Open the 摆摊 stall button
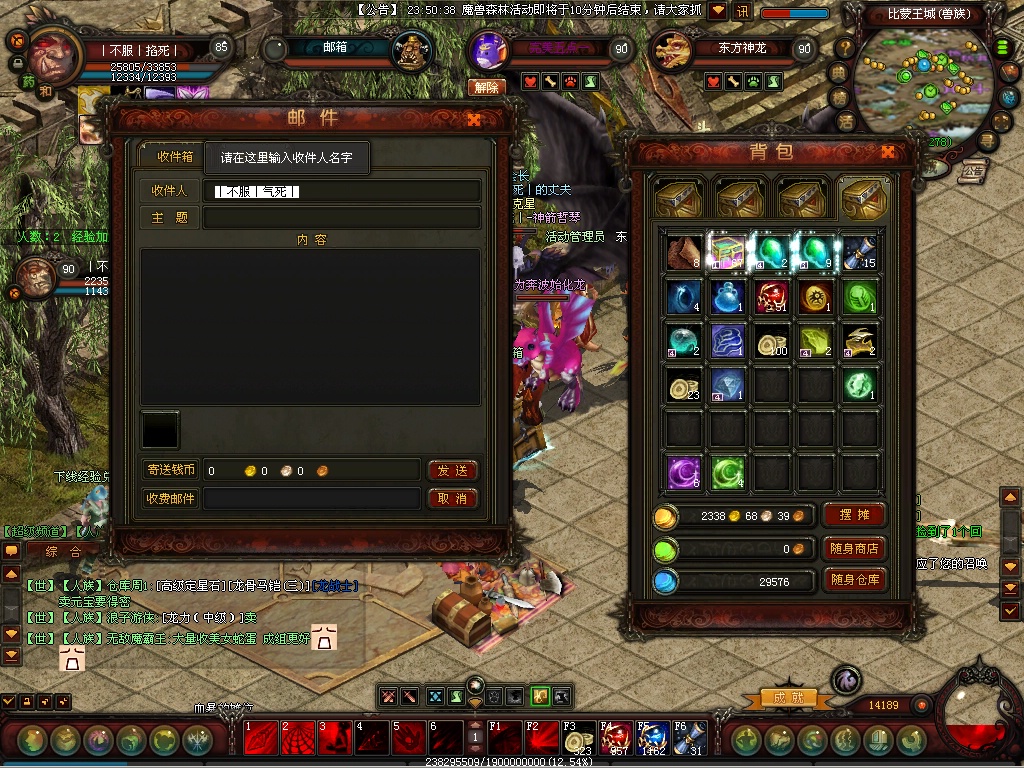 click(854, 515)
